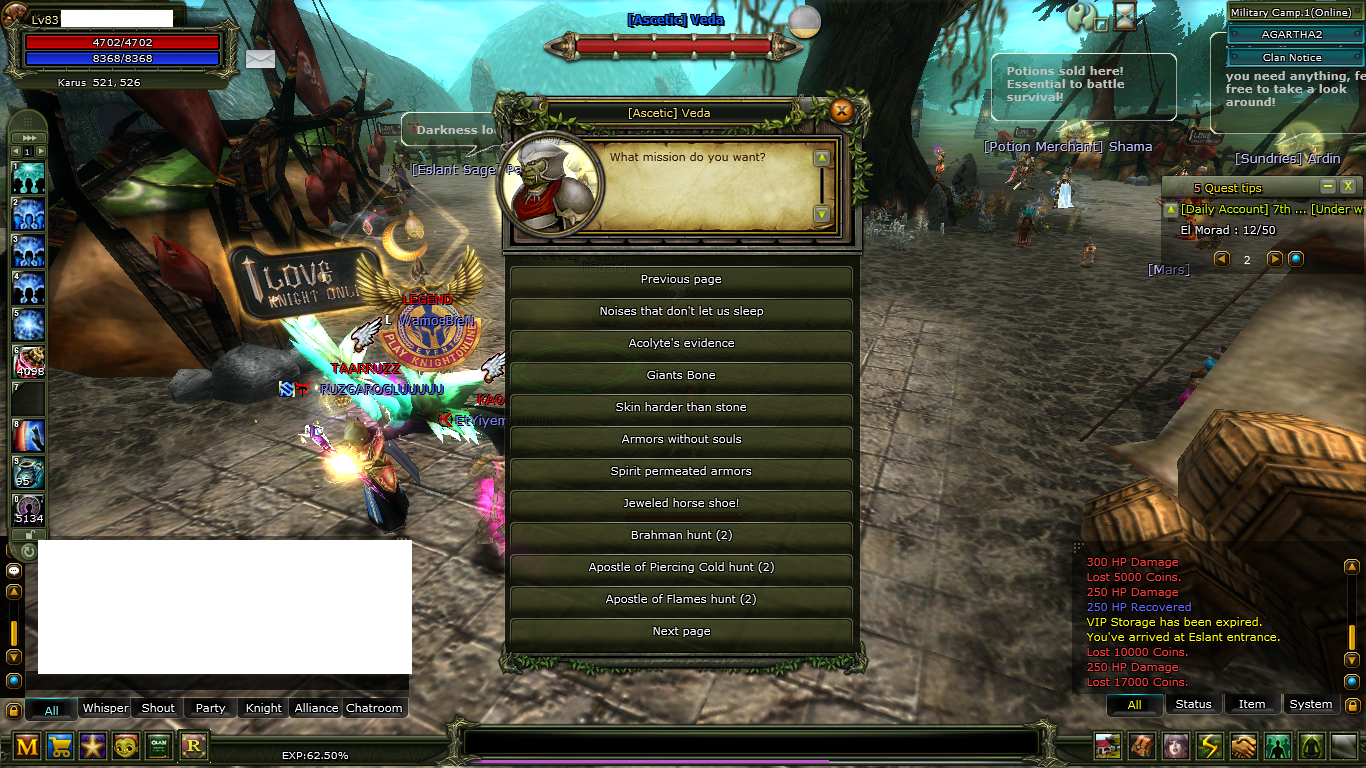Click the handshake trade icon
This screenshot has height=768, width=1366.
(1244, 746)
